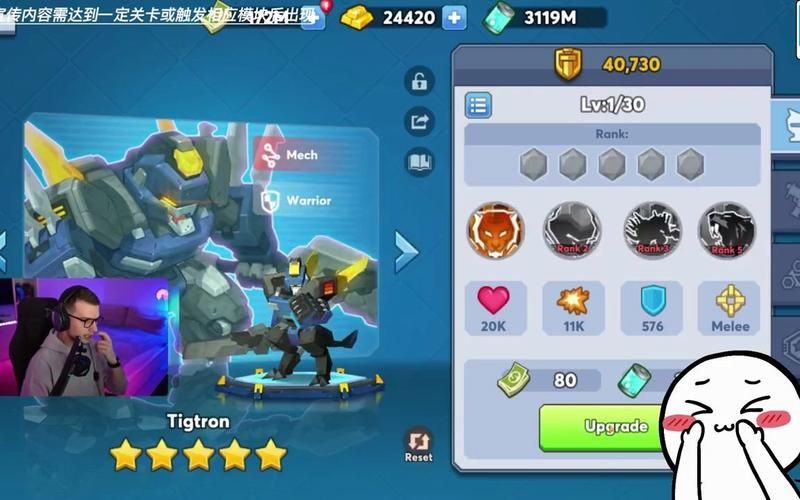Toggle the padlock lock icon
This screenshot has width=800, height=500.
click(419, 81)
